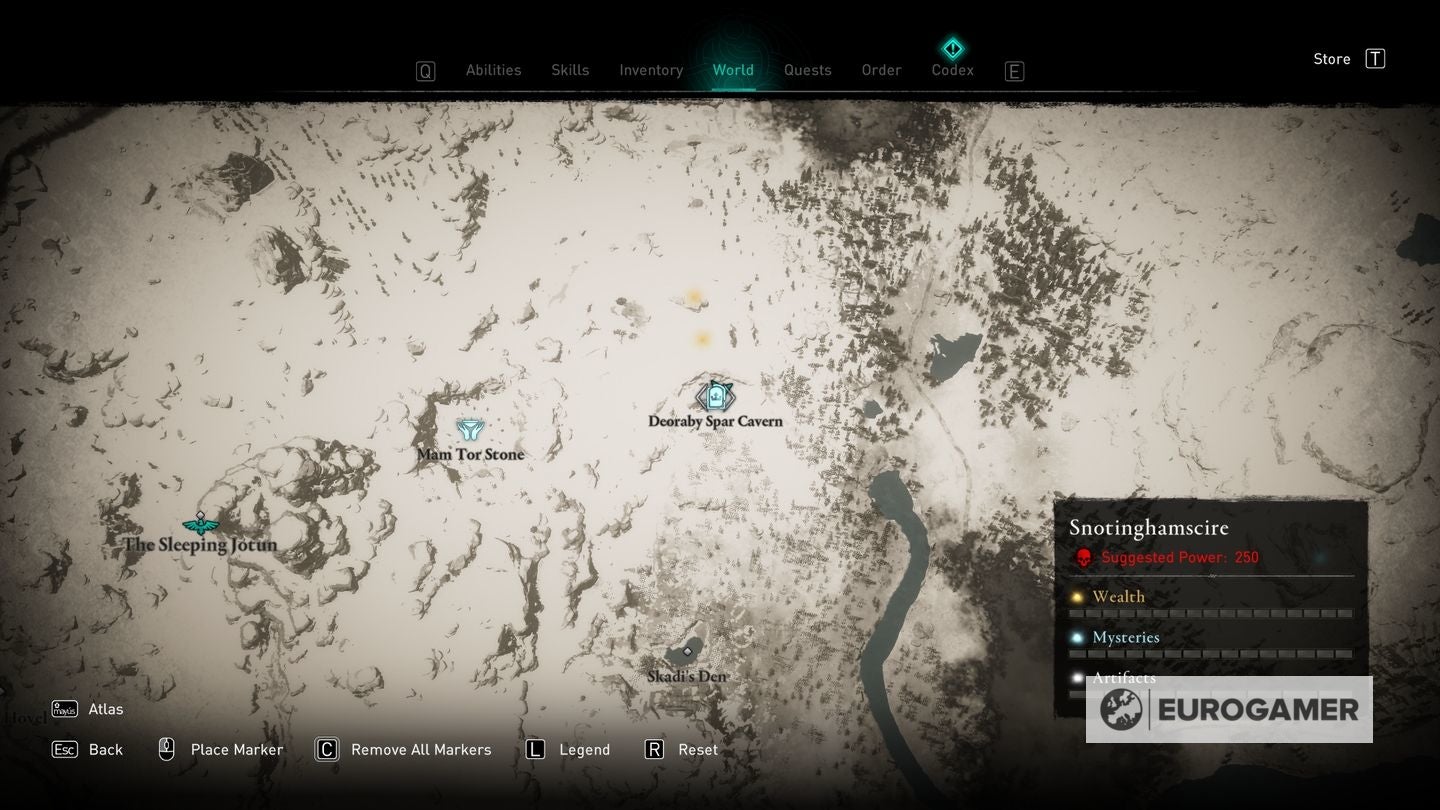Image resolution: width=1440 pixels, height=810 pixels.
Task: Open the Codex via its diamond icon
Action: pos(952,47)
